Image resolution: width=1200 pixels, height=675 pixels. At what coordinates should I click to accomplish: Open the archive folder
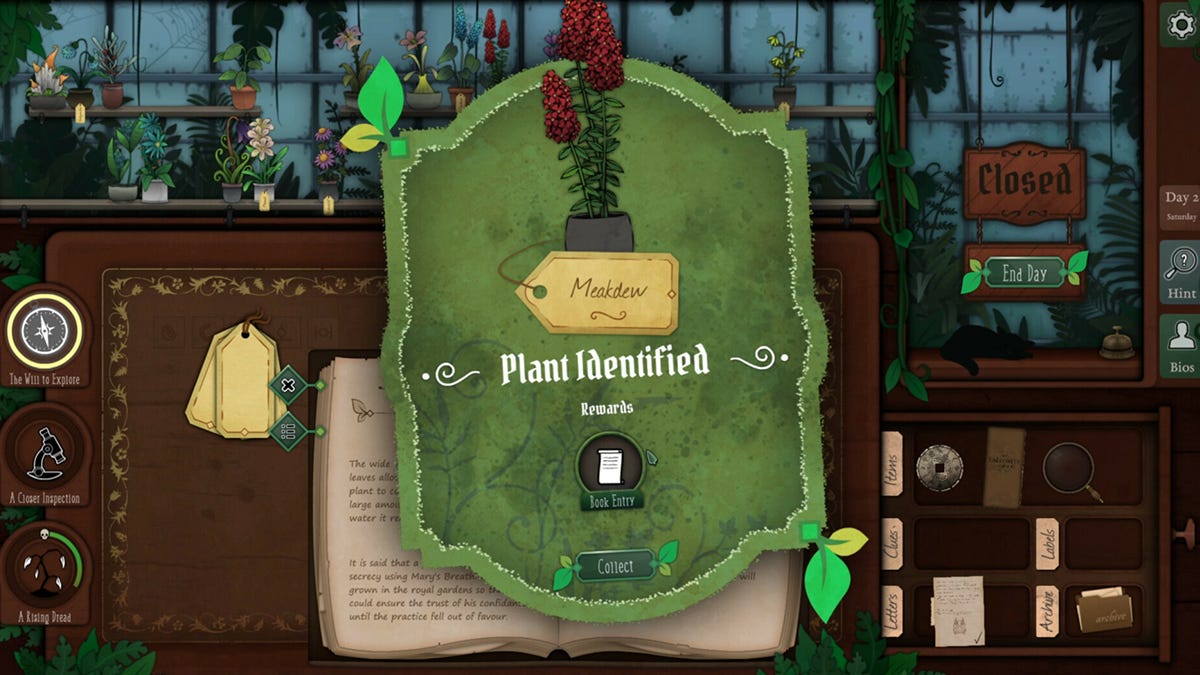[1104, 610]
